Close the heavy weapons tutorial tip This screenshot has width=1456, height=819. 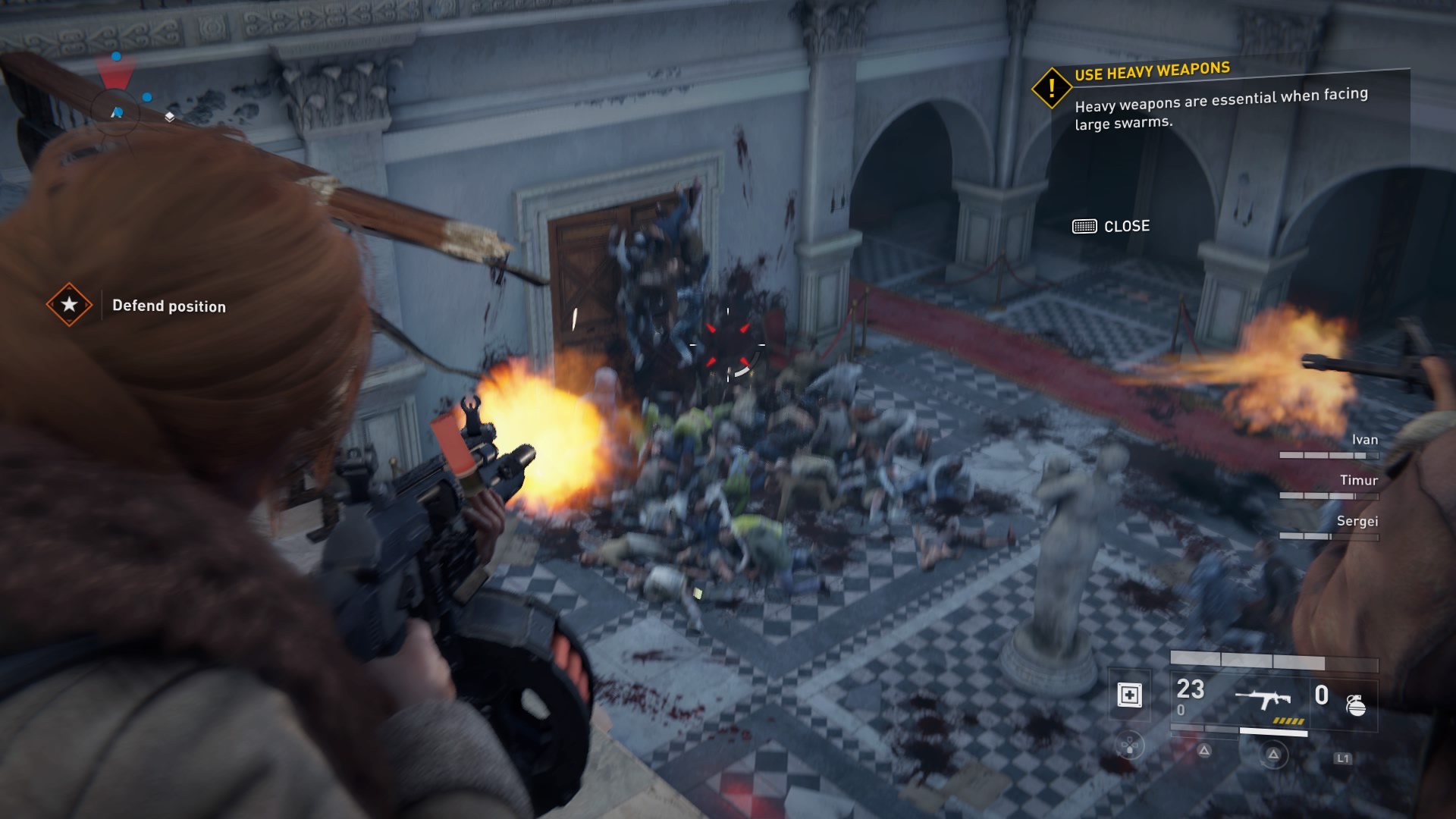(x=1111, y=226)
